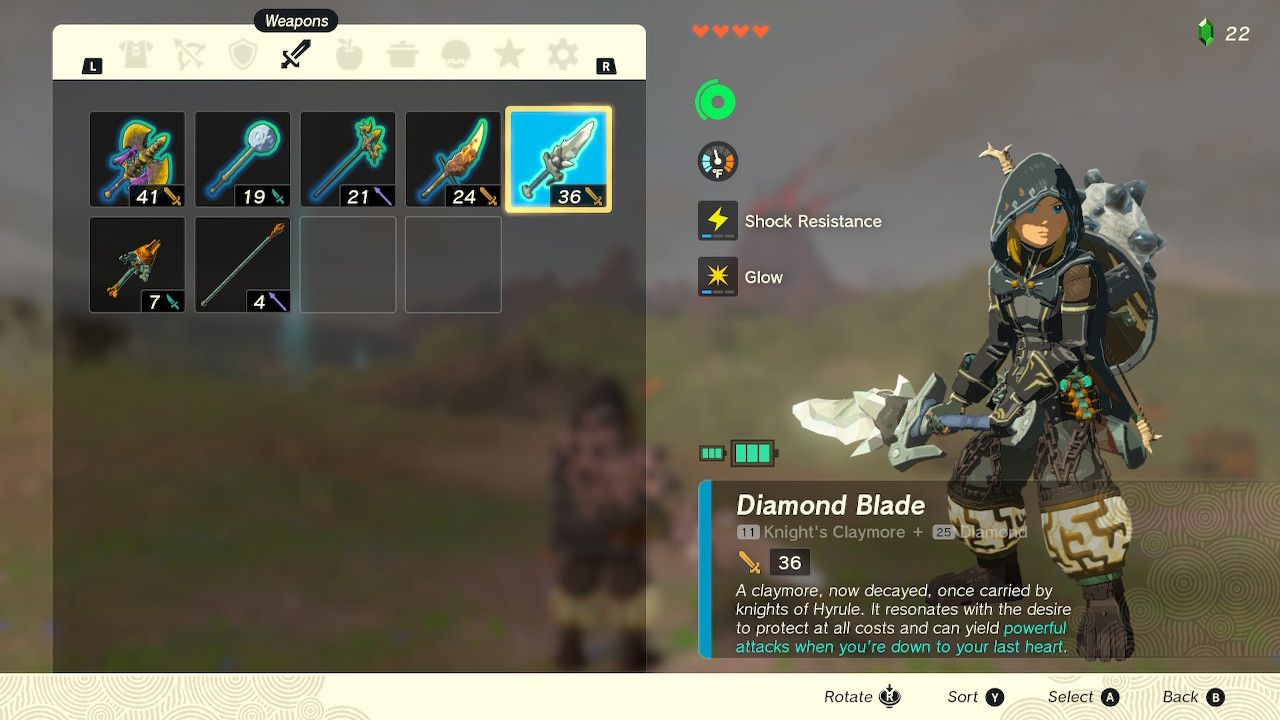1280x720 pixels.
Task: Click the Back option in bottom bar
Action: pyautogui.click(x=1193, y=697)
